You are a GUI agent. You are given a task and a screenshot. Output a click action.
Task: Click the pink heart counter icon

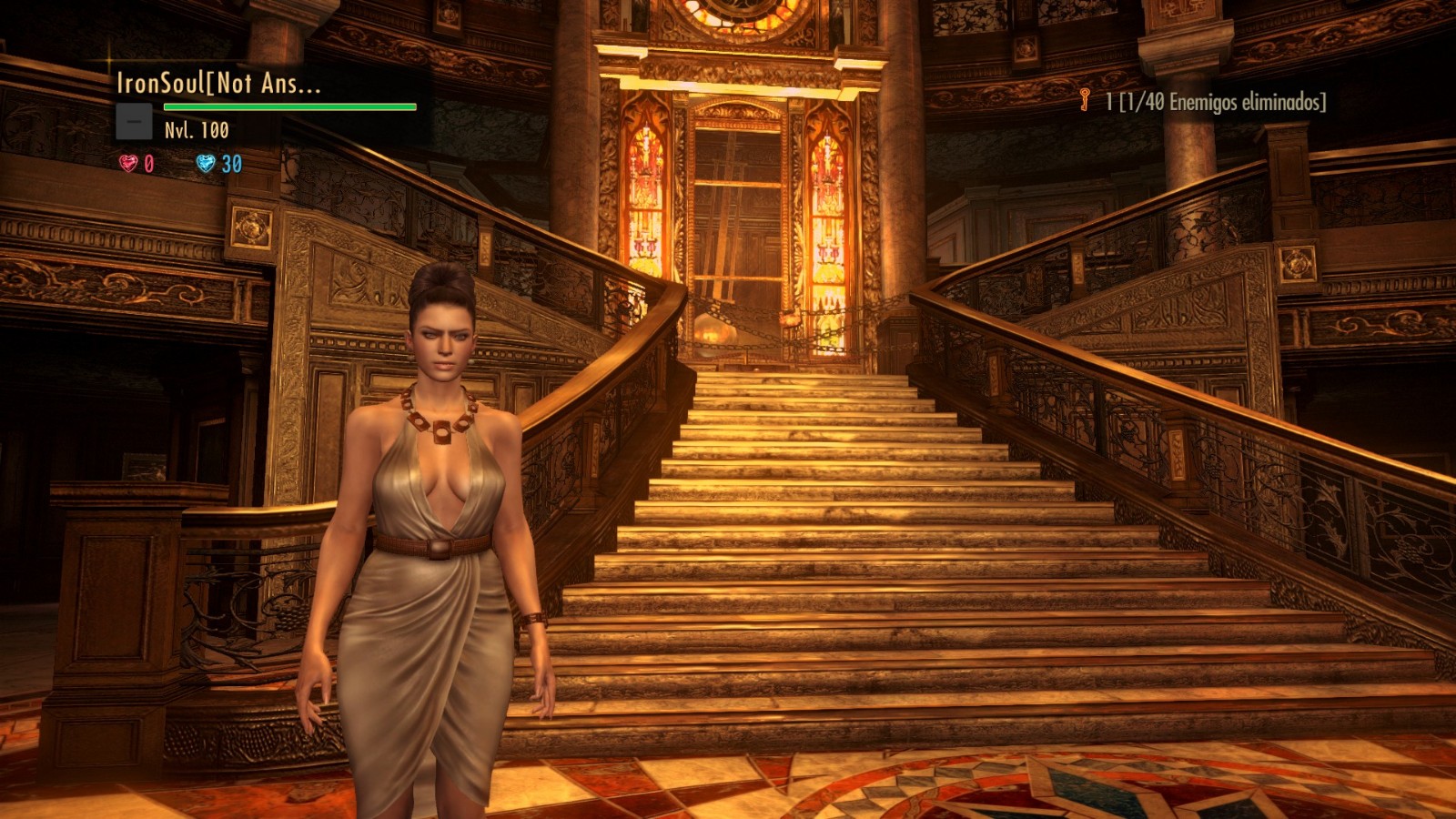(128, 163)
